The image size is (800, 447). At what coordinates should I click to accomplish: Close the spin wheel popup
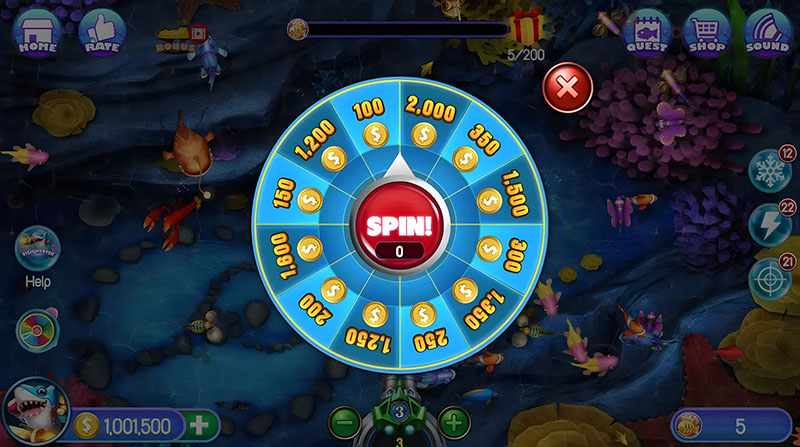(567, 88)
